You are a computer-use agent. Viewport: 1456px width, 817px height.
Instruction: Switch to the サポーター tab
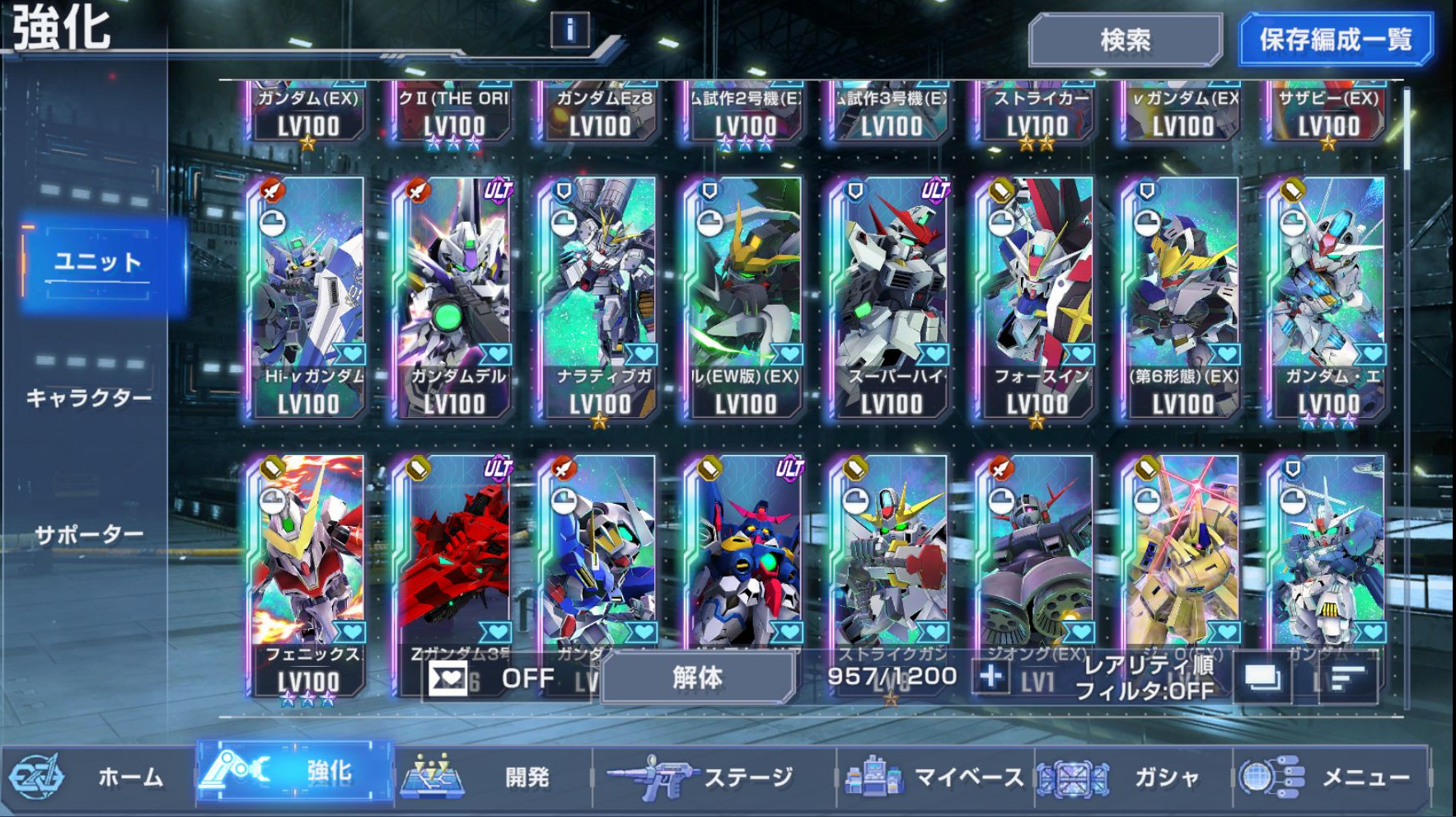[x=89, y=534]
